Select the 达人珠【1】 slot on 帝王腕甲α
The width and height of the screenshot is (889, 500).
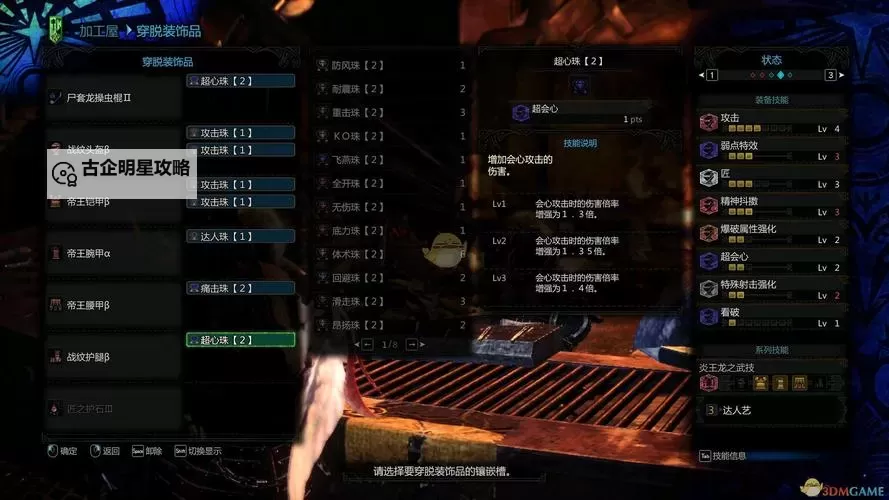tap(240, 236)
